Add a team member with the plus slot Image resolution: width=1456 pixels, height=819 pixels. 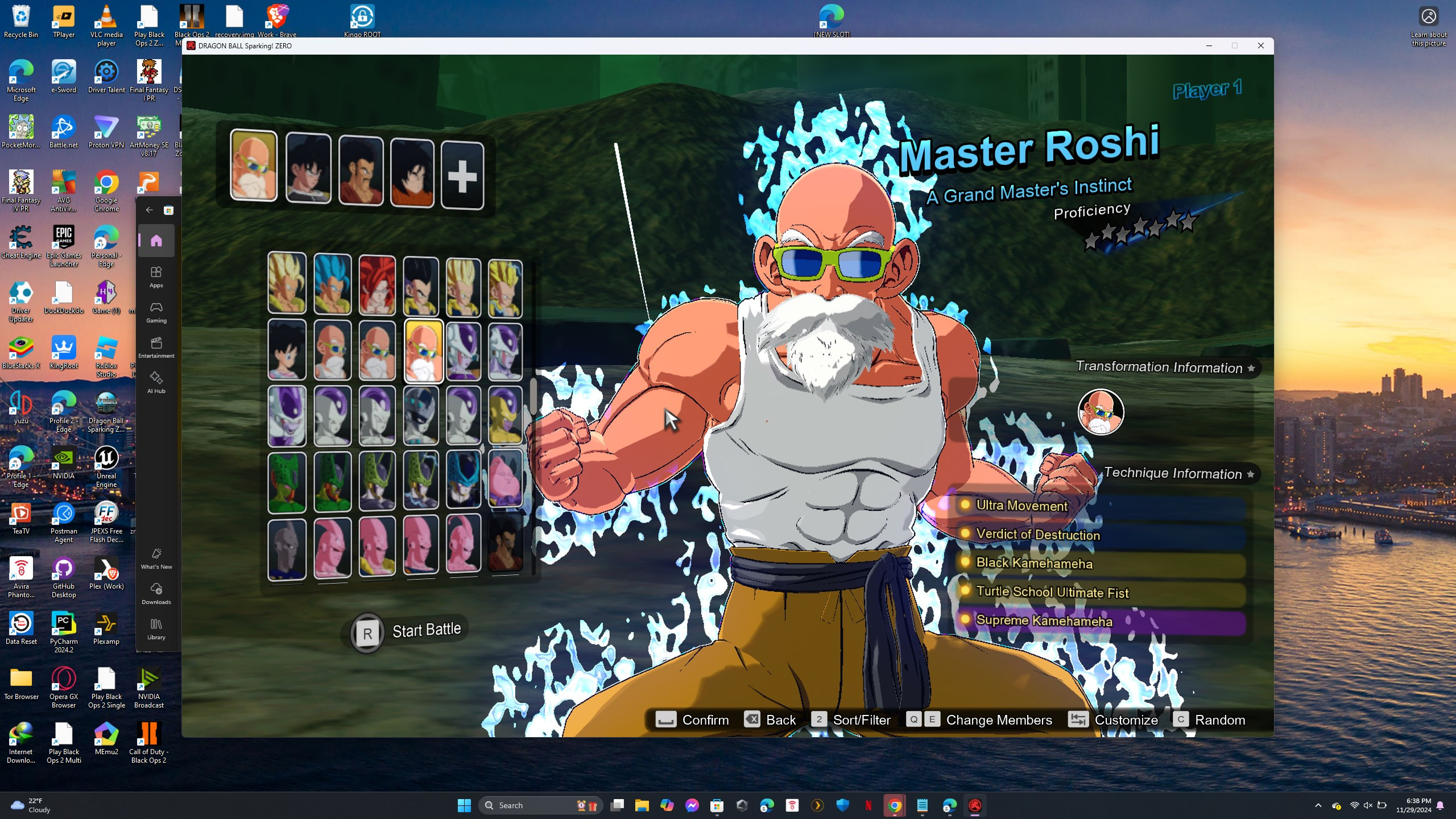coord(462,176)
